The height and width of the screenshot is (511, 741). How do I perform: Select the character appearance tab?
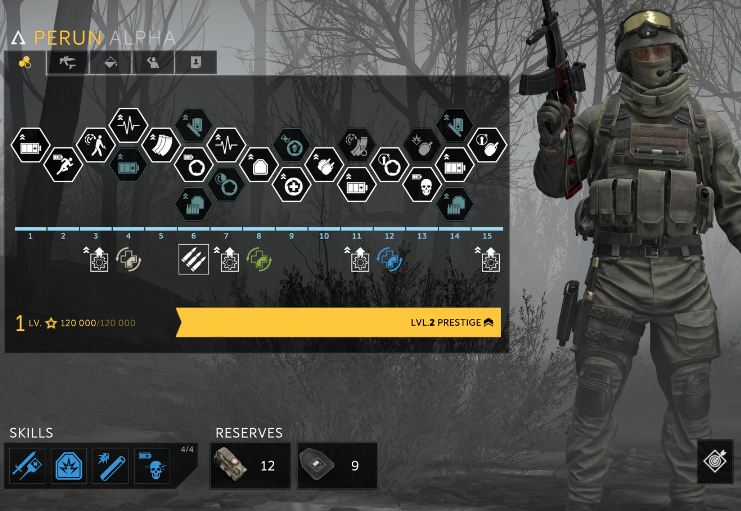pyautogui.click(x=153, y=62)
